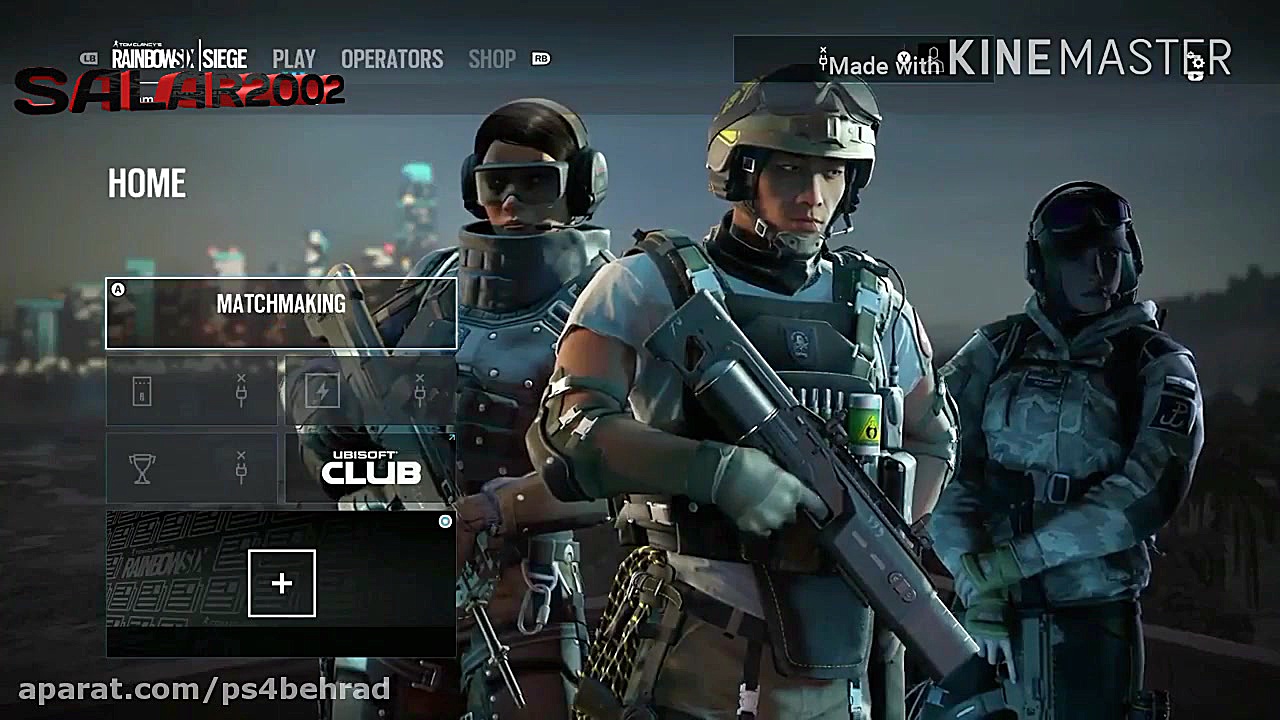Open the SHOP tab

pos(492,59)
